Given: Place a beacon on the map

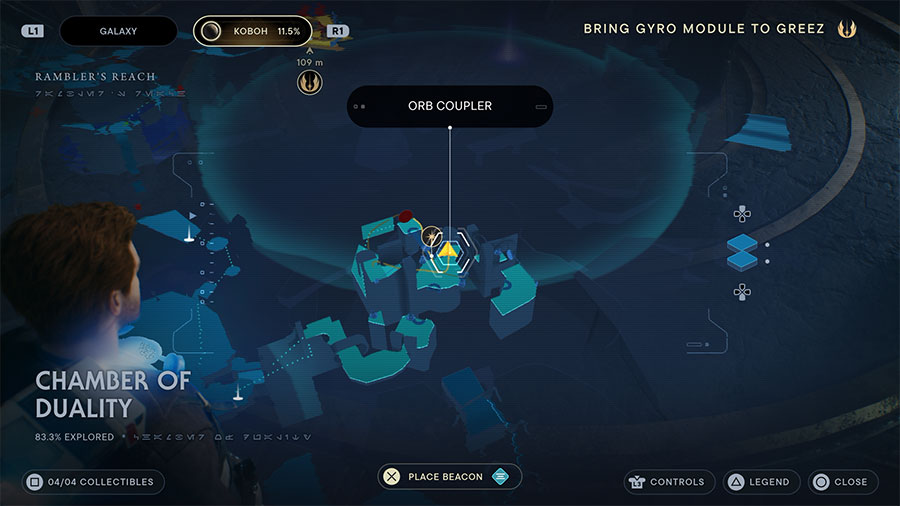Looking at the screenshot, I should tap(450, 477).
